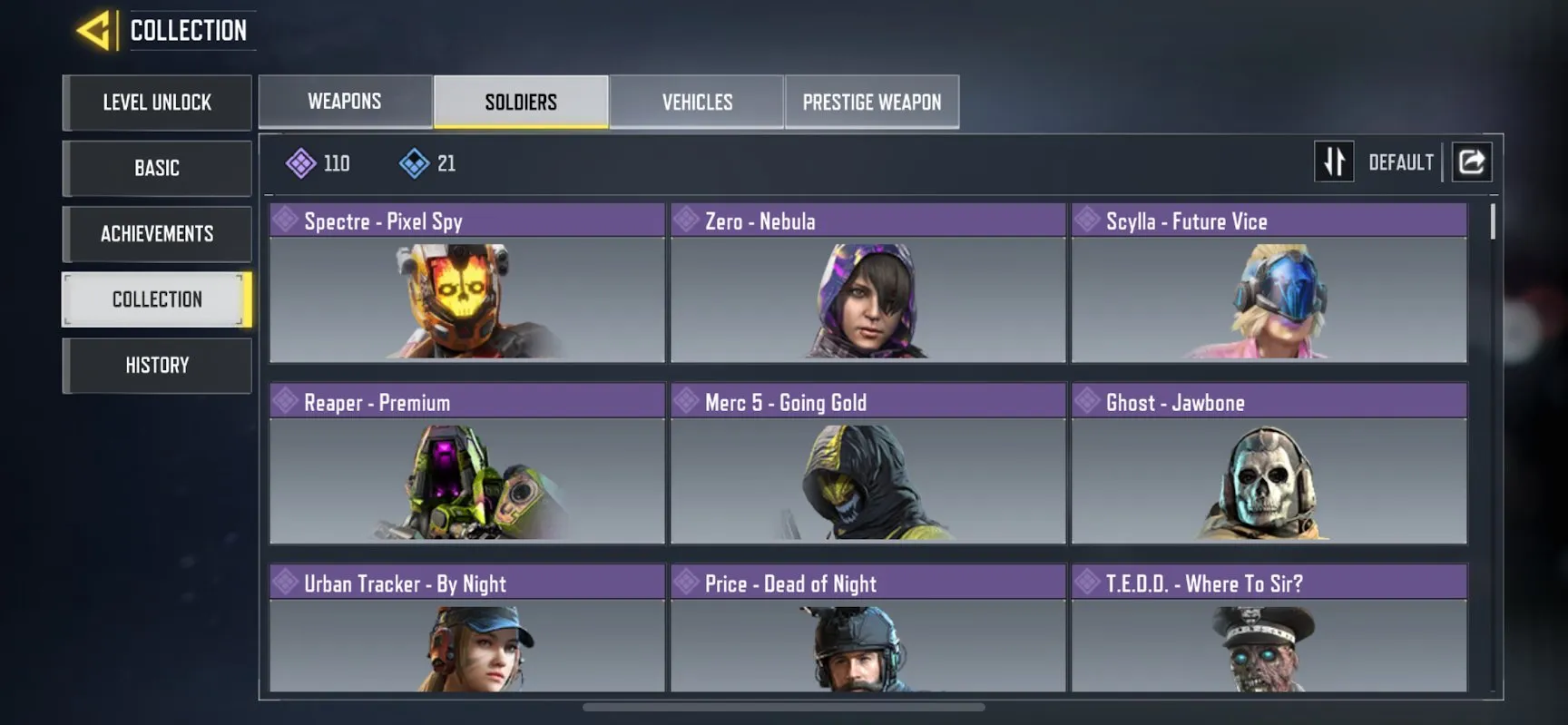Click the purple collection diamond icon showing 110

[300, 163]
